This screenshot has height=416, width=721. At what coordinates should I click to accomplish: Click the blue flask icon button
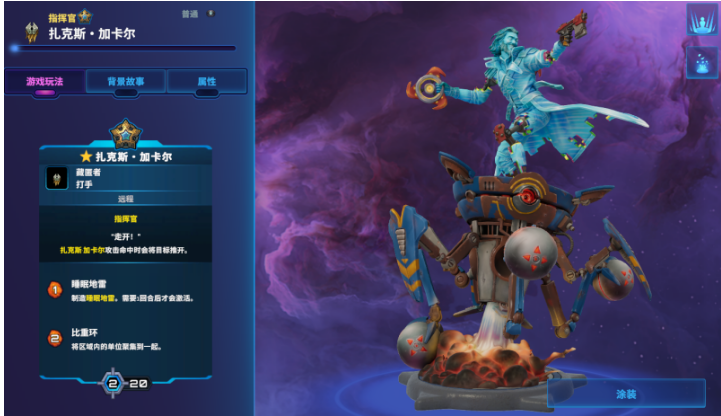[x=700, y=63]
